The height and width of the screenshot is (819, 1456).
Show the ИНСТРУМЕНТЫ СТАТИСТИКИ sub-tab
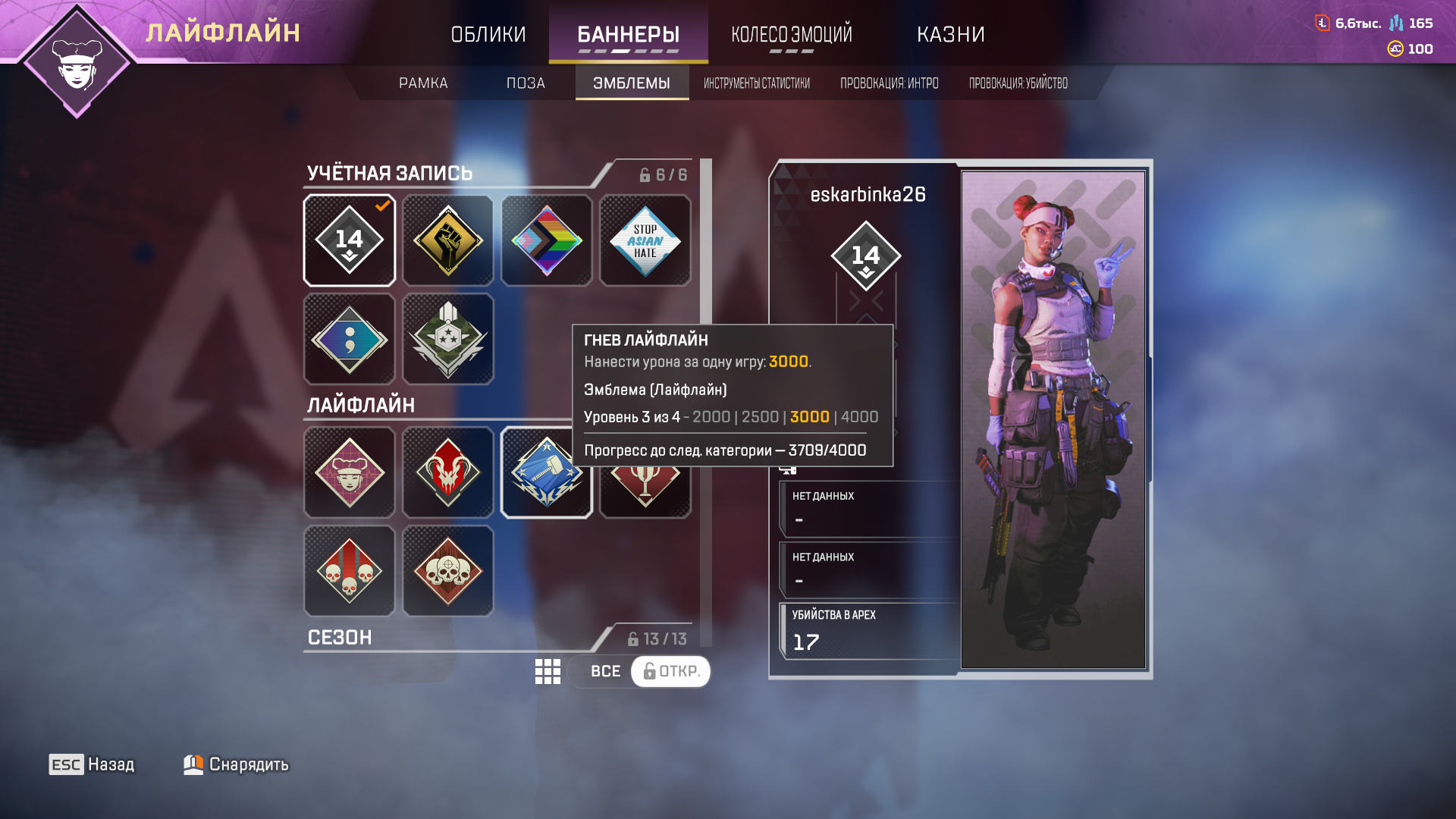(x=756, y=83)
